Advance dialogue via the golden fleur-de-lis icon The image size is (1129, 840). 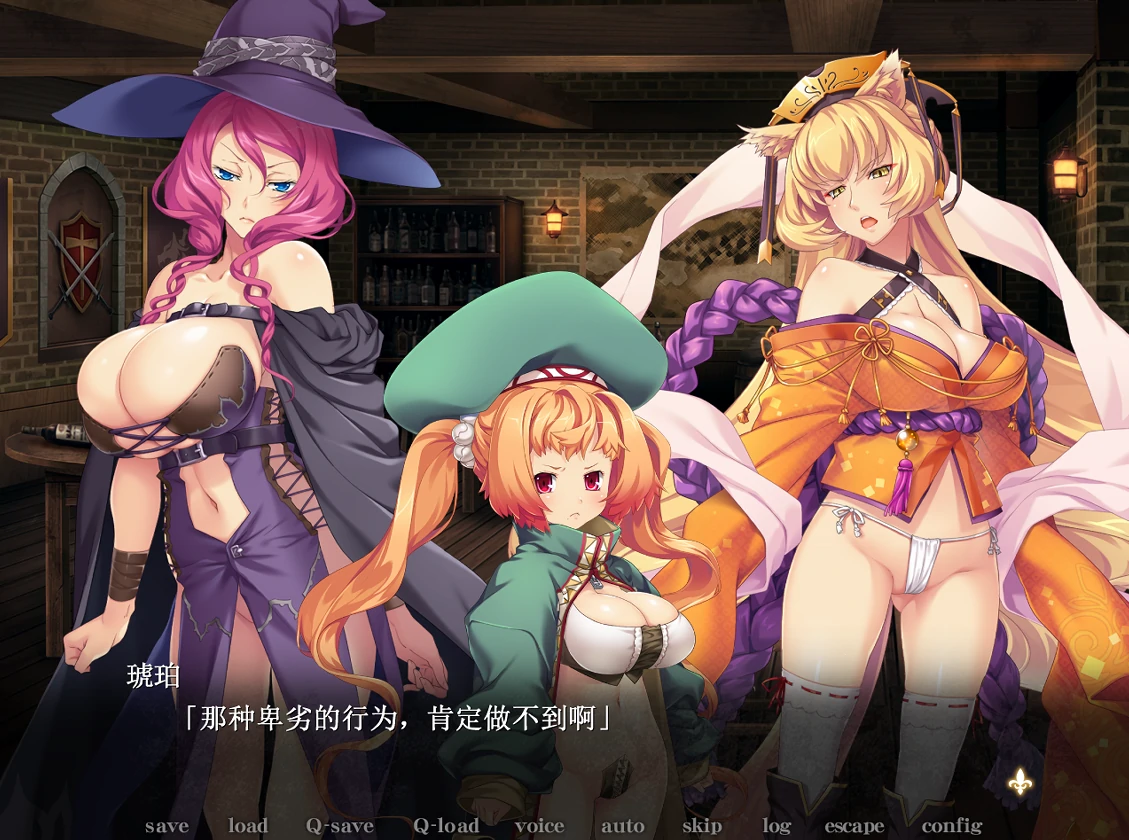pos(1019,784)
